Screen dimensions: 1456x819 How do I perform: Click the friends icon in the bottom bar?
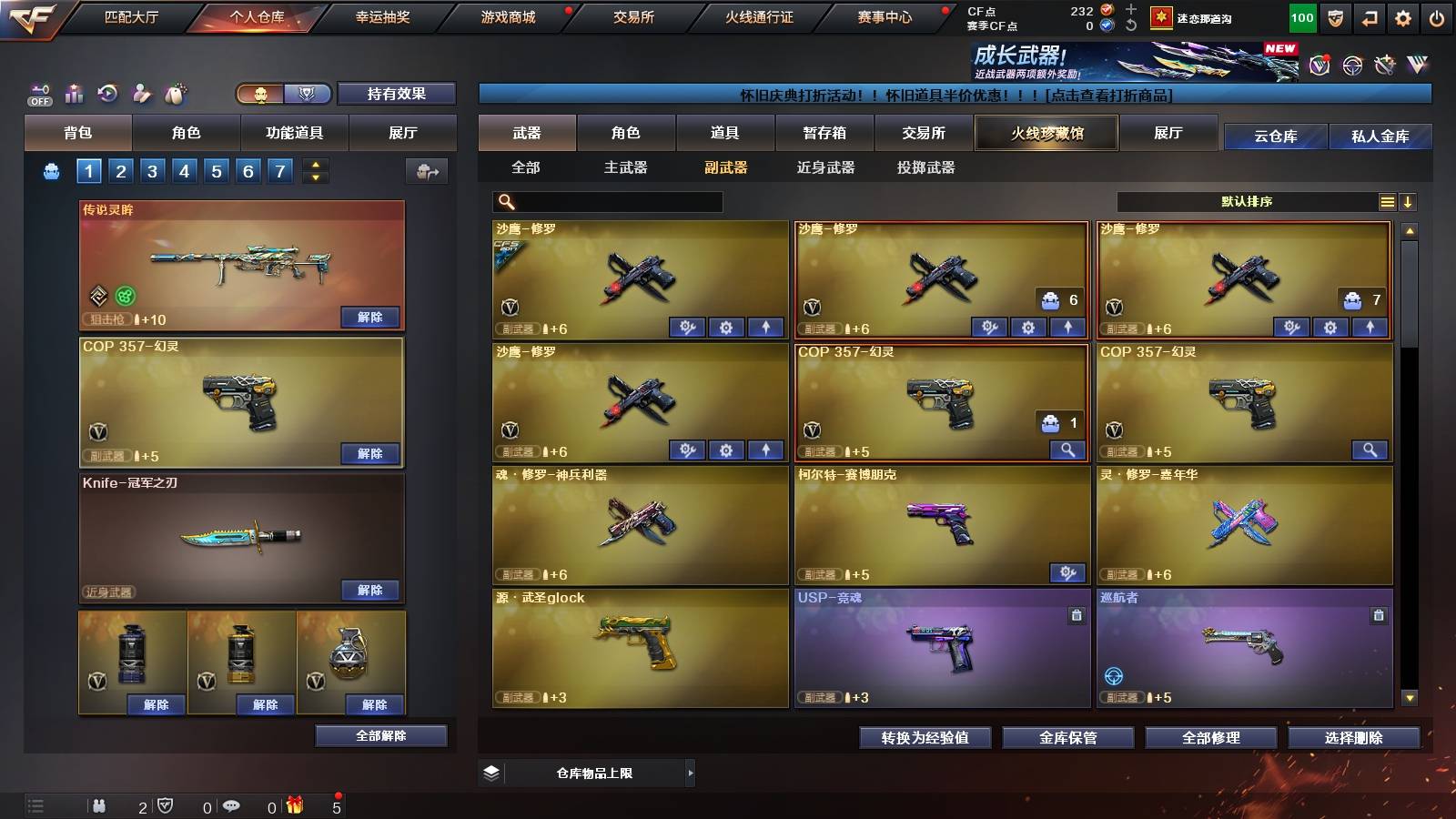(98, 806)
